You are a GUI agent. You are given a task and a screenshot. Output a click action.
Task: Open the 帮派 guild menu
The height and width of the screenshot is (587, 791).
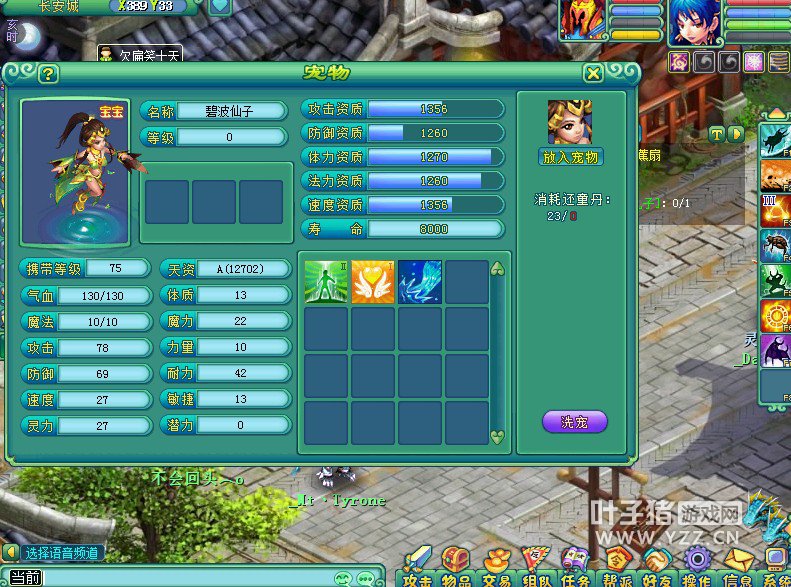coord(616,567)
